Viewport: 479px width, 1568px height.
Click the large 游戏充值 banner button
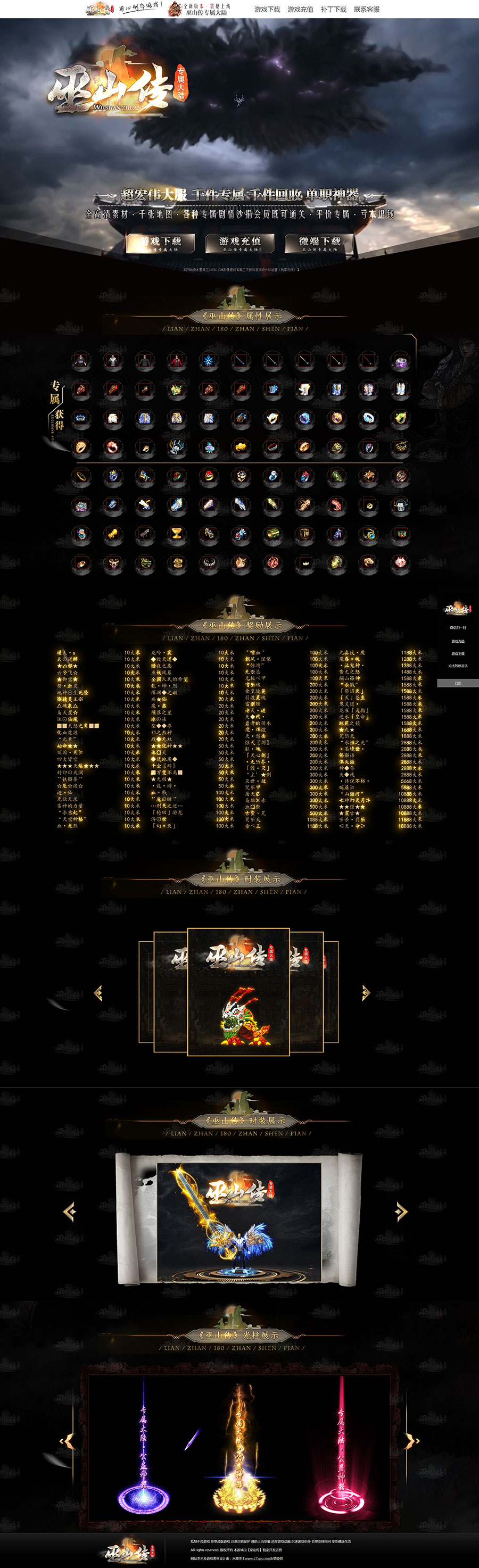[240, 243]
